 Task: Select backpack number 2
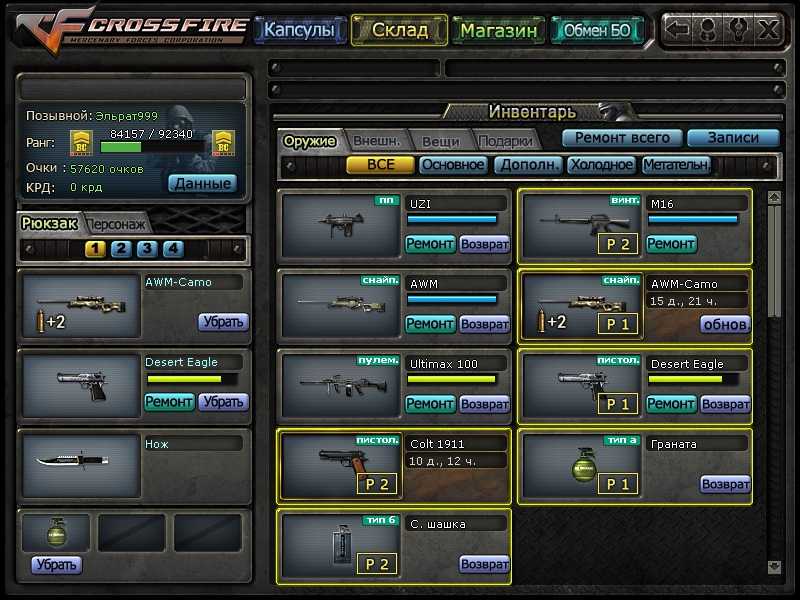120,249
